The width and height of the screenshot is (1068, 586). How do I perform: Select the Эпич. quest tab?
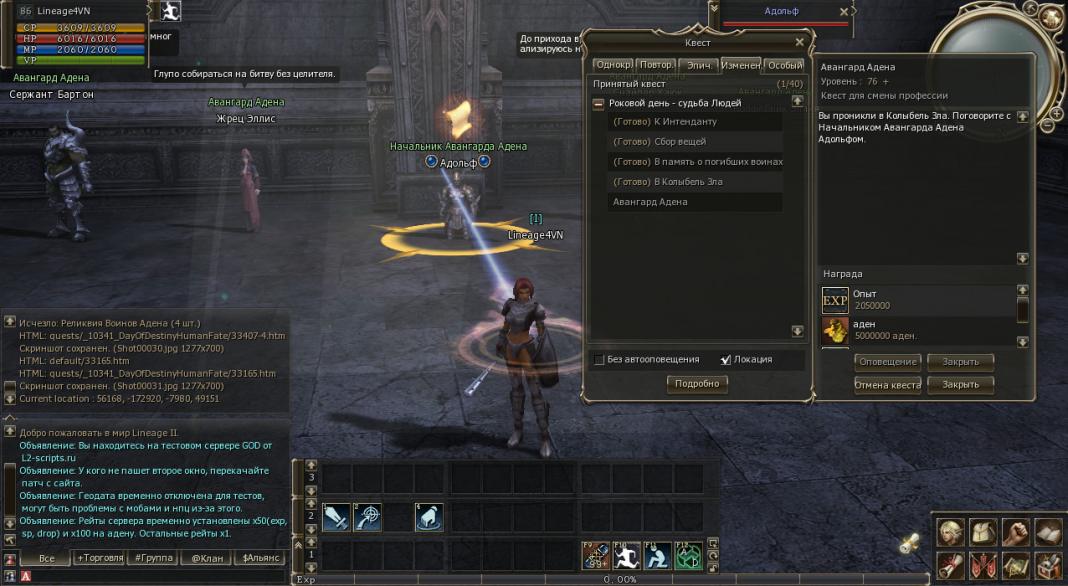click(x=698, y=65)
